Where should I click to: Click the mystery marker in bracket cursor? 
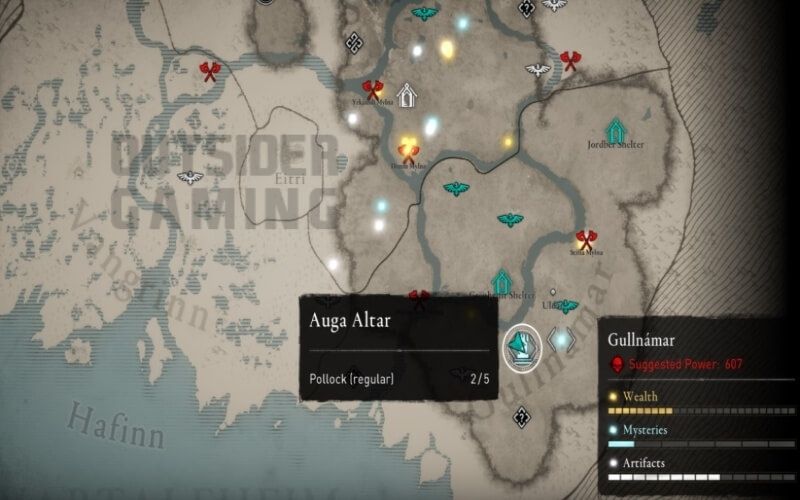[x=561, y=340]
